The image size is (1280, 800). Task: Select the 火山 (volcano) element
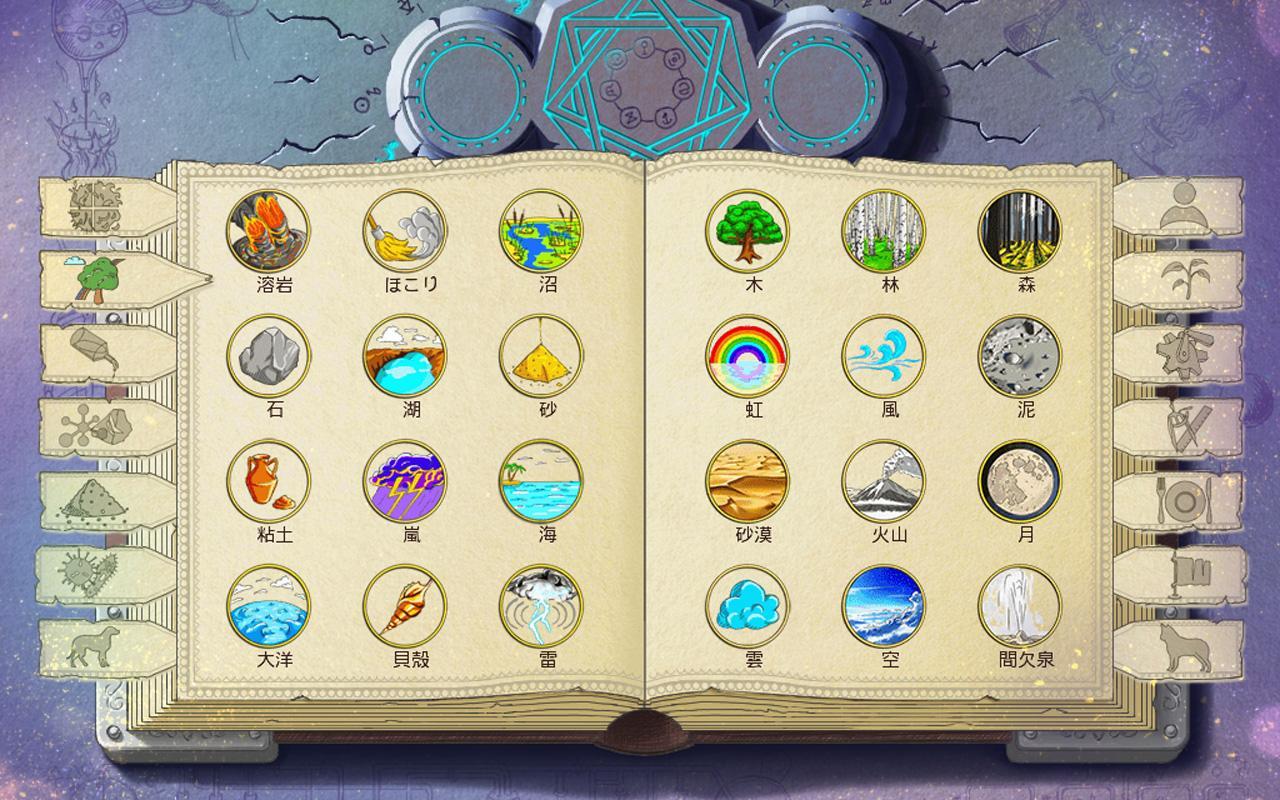pyautogui.click(x=882, y=487)
